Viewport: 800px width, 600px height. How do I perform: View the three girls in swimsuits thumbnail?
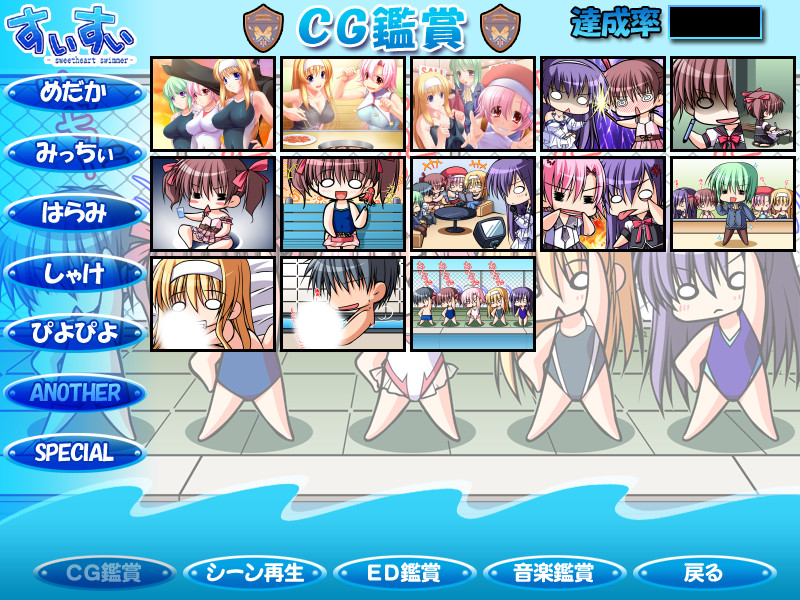coord(213,104)
